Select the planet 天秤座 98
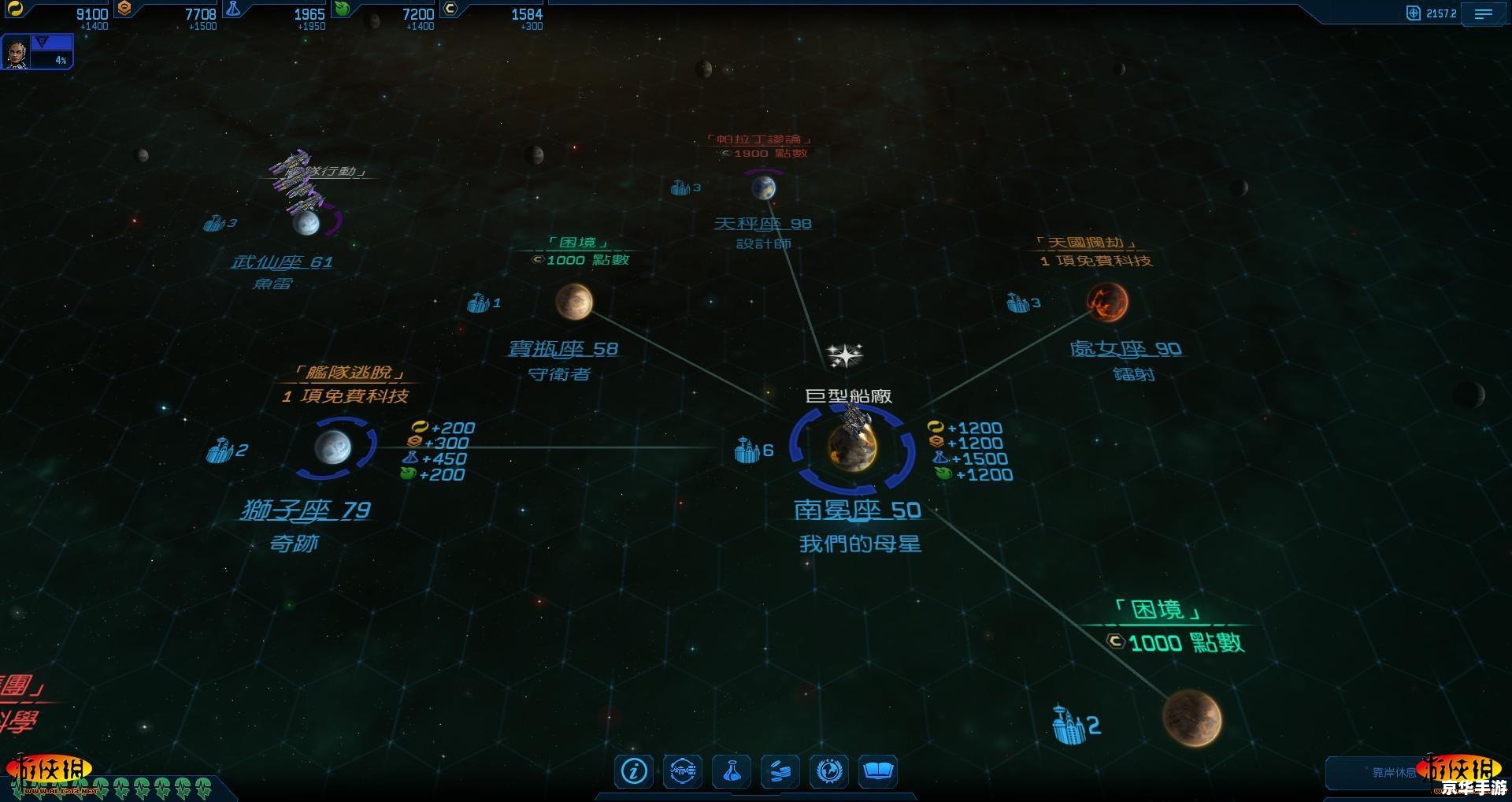The width and height of the screenshot is (1512, 802). point(763,188)
